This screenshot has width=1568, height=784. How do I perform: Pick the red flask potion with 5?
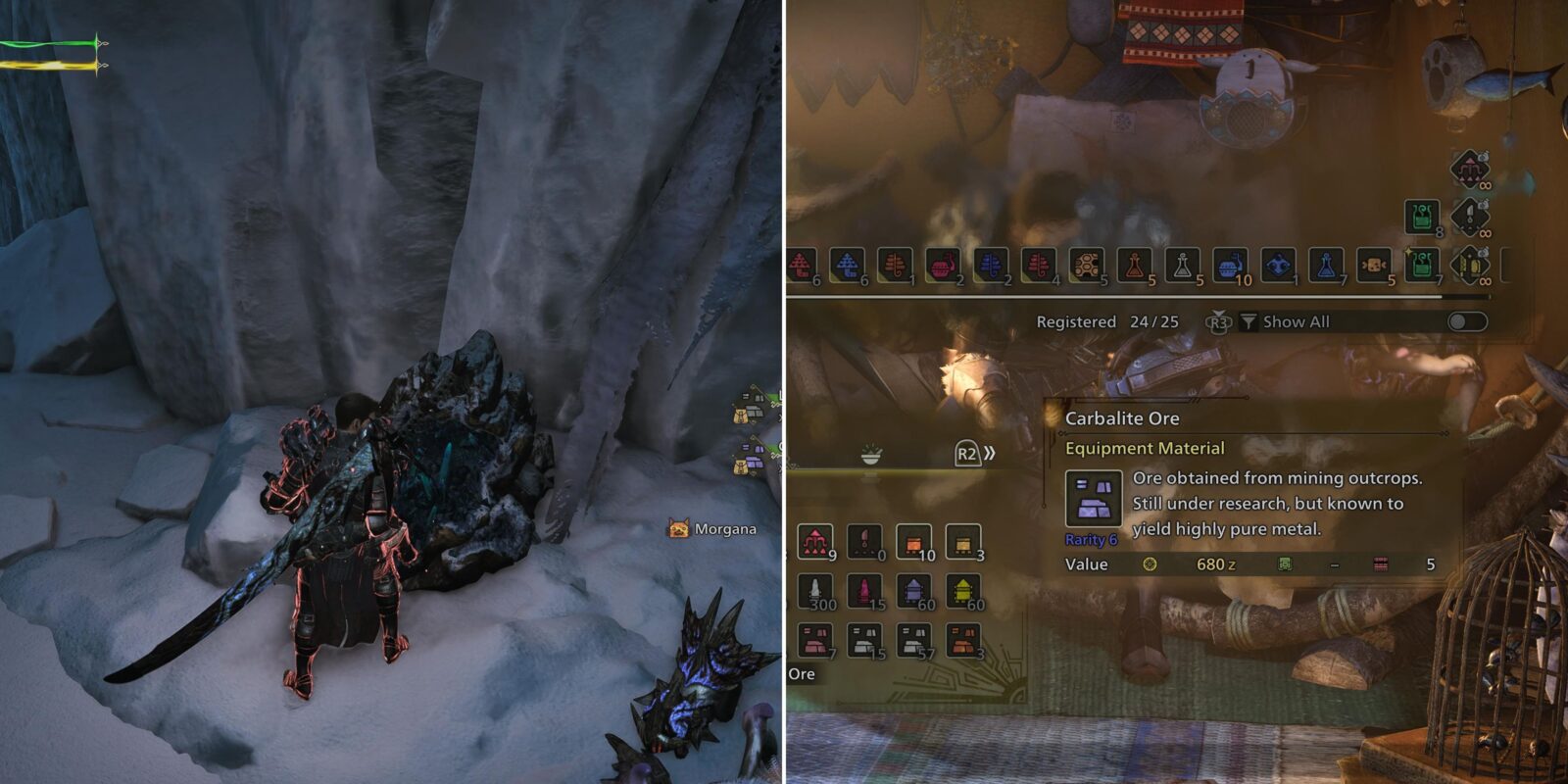pyautogui.click(x=1134, y=265)
